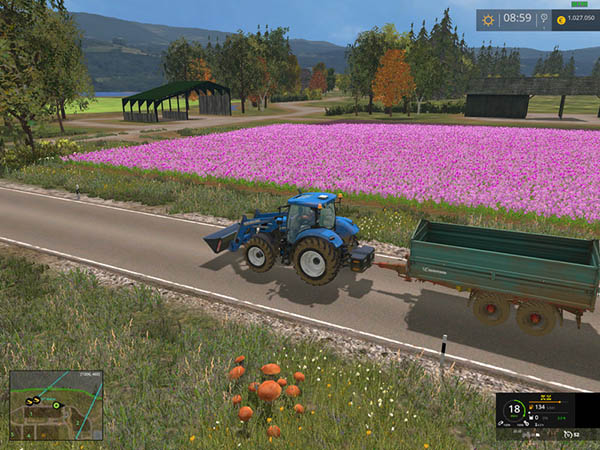Select the green player marker on minimap

(58, 404)
